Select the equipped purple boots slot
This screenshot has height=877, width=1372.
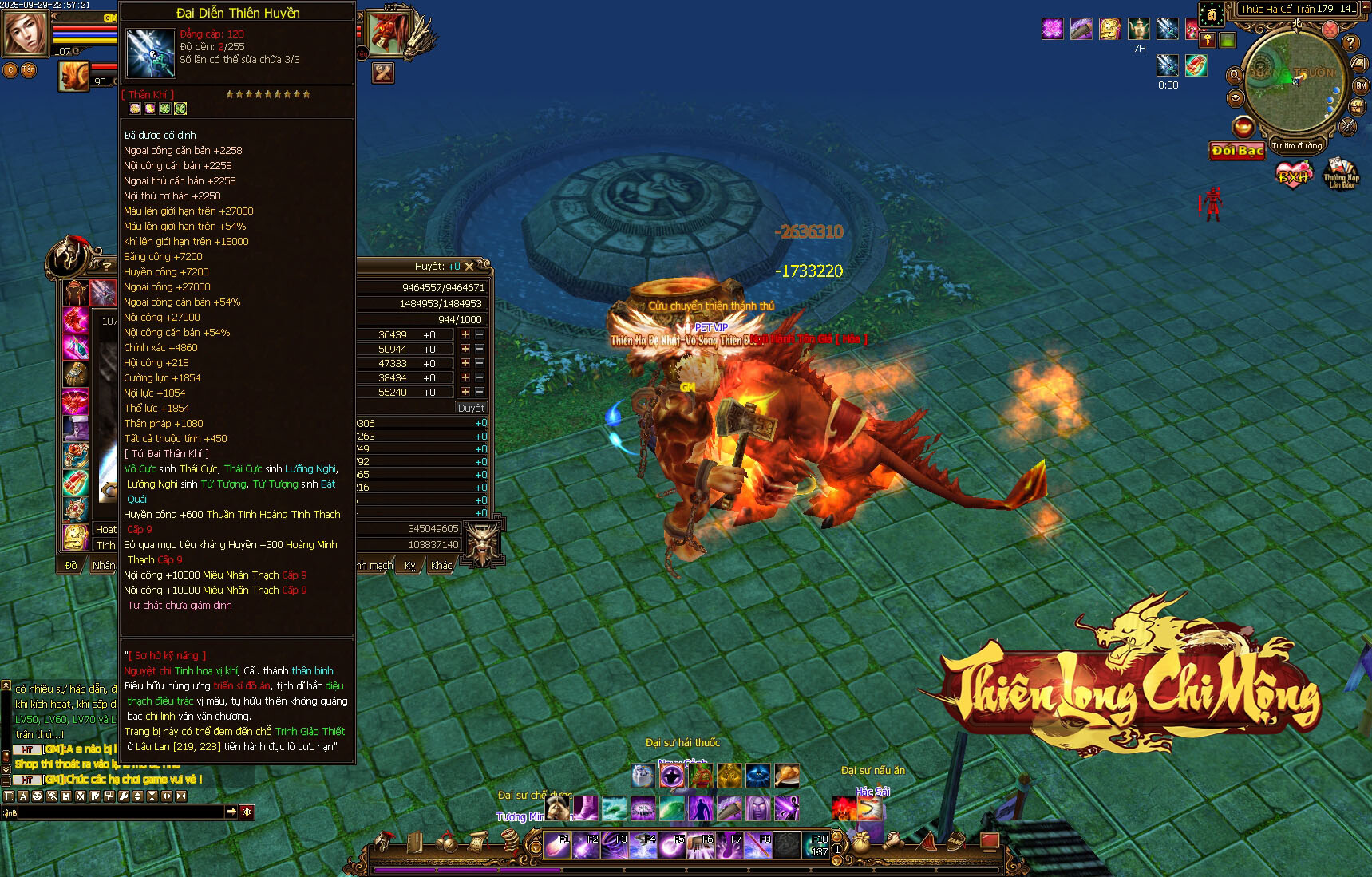click(76, 429)
